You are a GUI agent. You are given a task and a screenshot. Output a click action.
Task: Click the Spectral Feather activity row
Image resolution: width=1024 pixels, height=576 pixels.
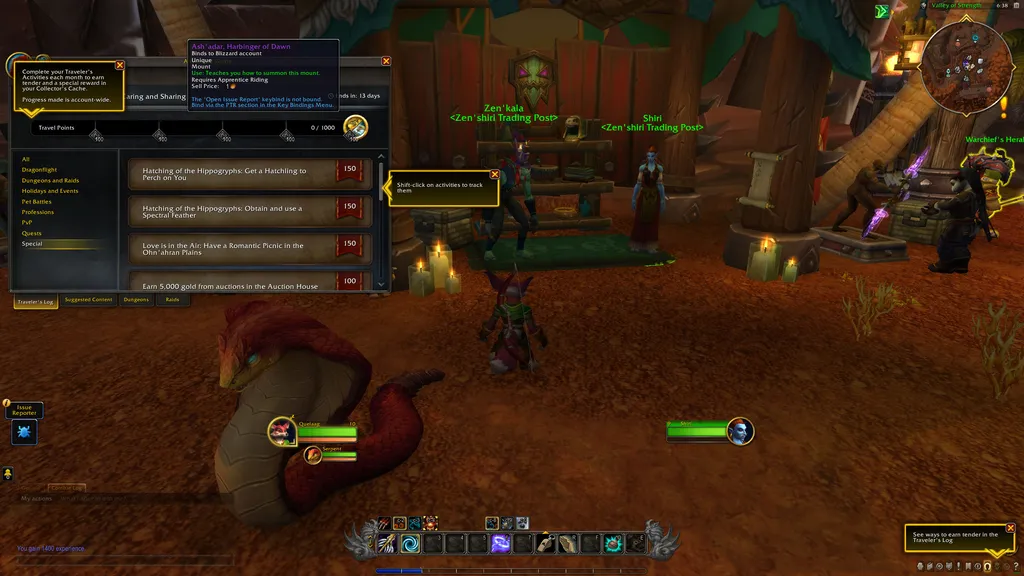(230, 209)
